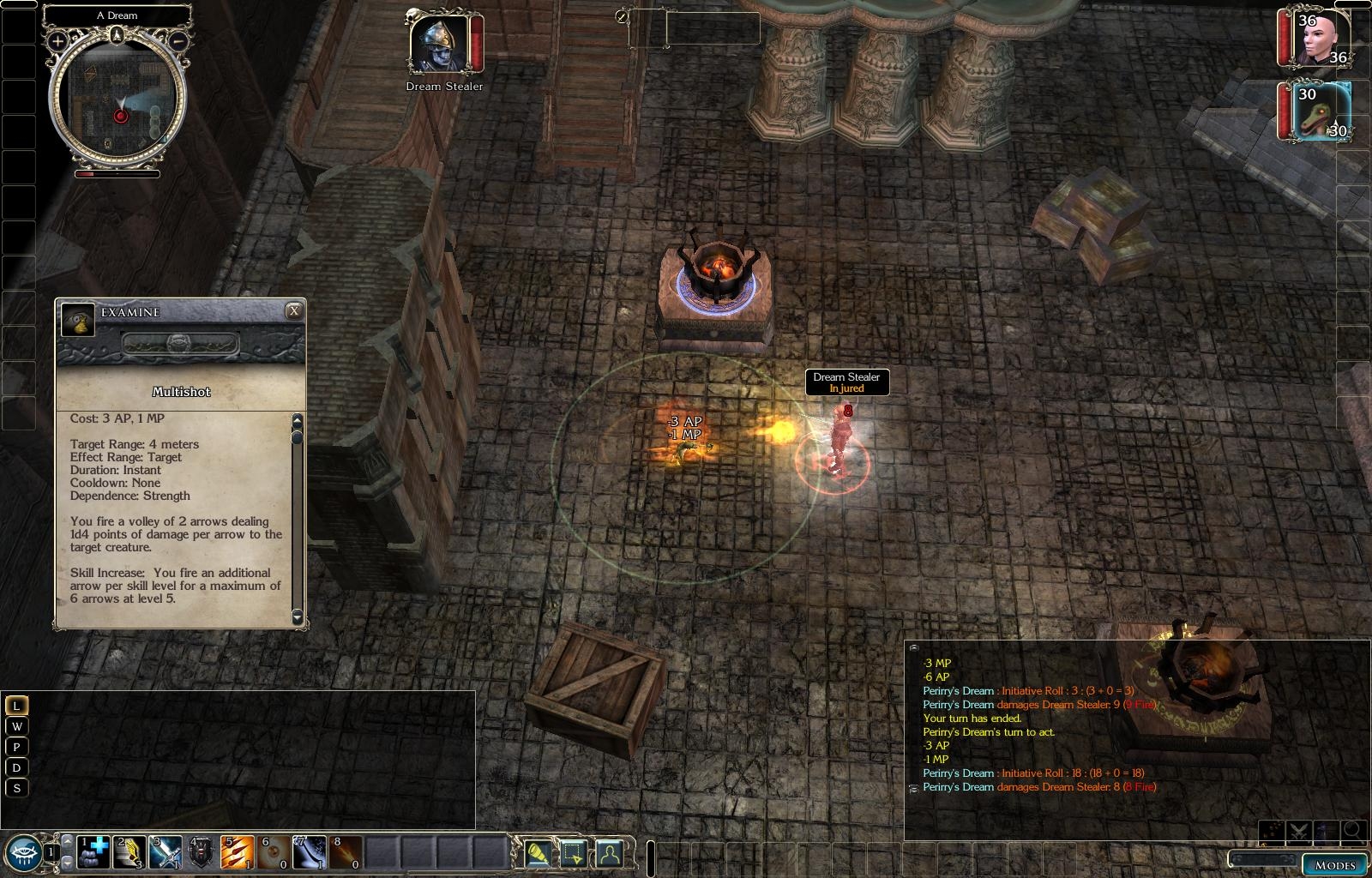Fire the Multishot arrows ability in slot 5

pyautogui.click(x=238, y=852)
